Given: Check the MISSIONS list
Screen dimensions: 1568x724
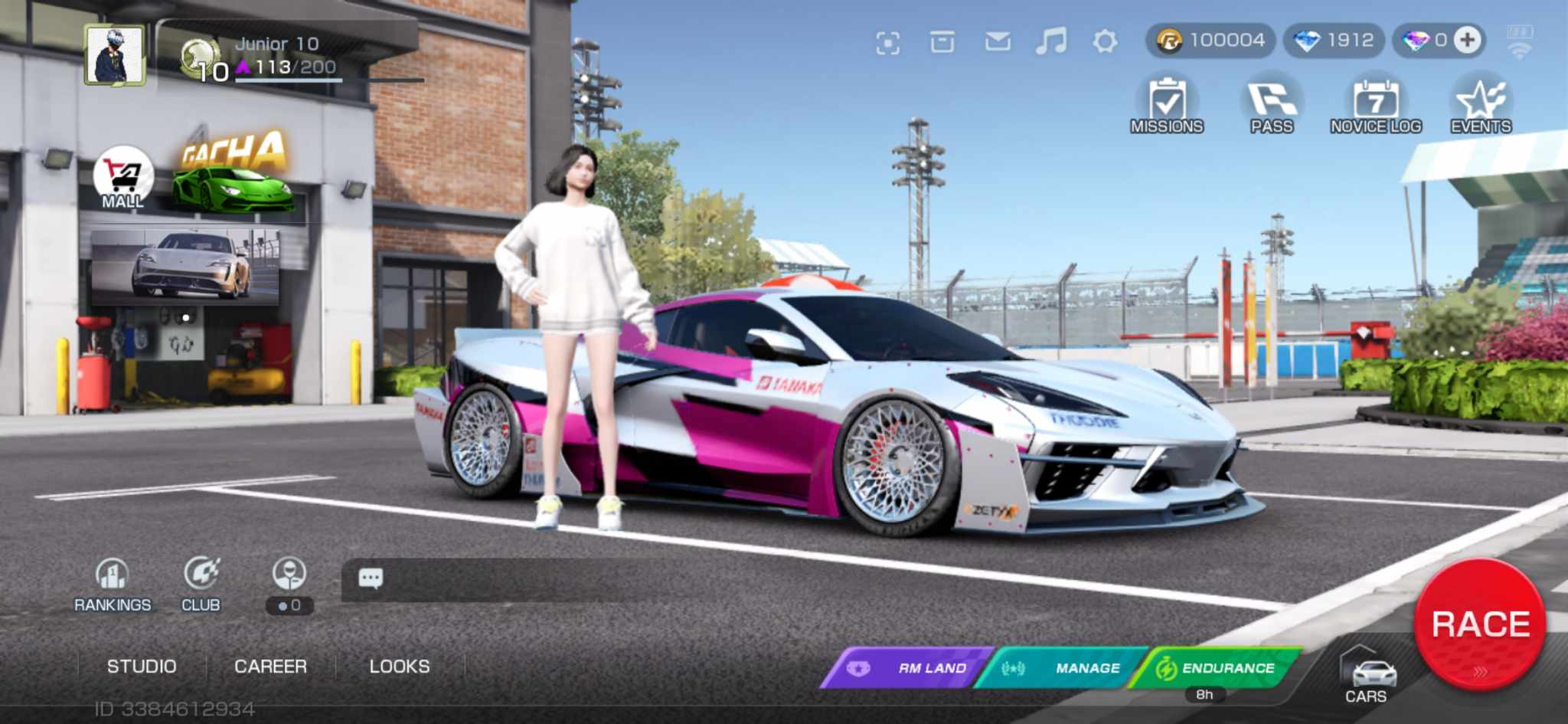Looking at the screenshot, I should pos(1167,106).
